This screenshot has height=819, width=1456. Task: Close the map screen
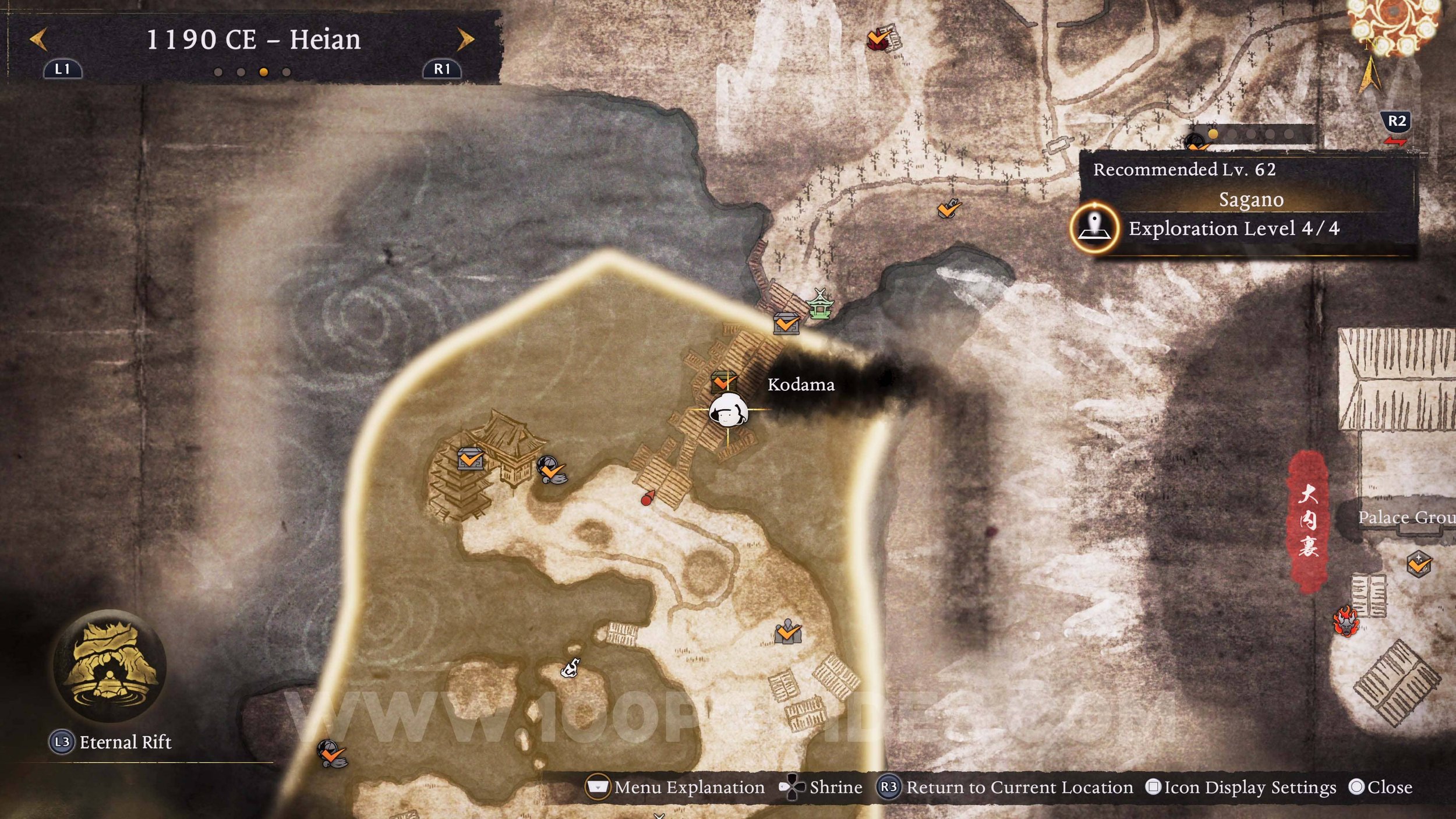(1380, 788)
